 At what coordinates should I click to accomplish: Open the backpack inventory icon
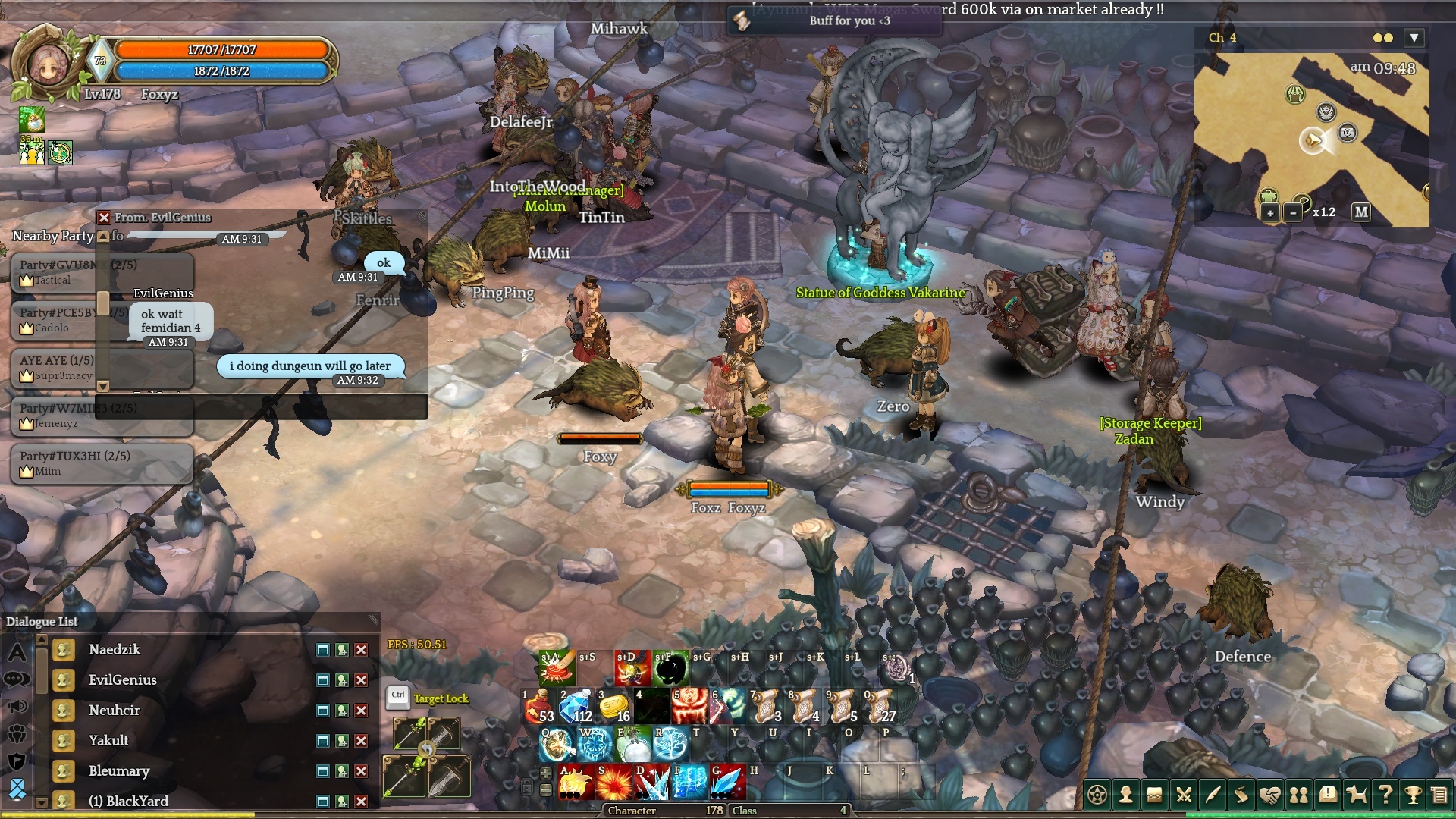click(x=1154, y=795)
